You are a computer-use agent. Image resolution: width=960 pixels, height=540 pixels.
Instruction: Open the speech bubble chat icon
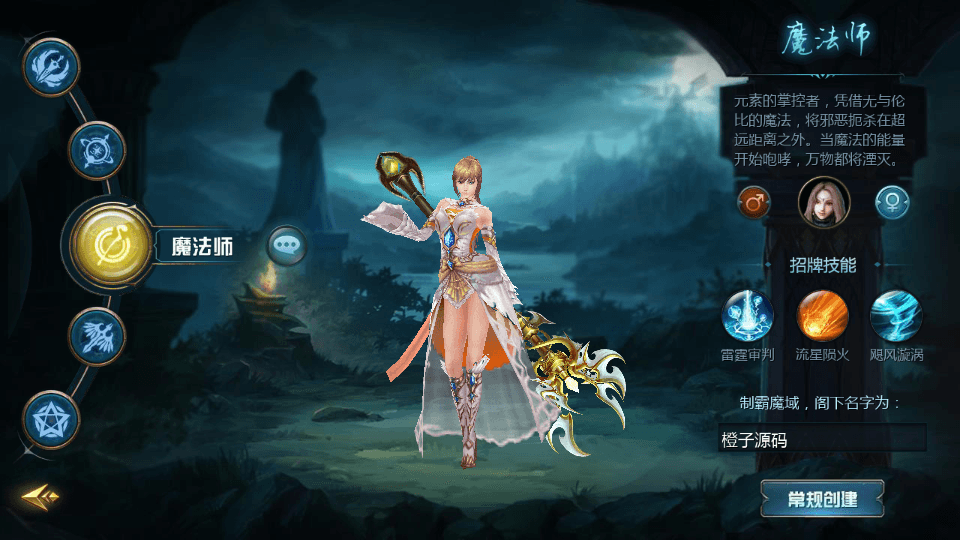click(x=287, y=244)
